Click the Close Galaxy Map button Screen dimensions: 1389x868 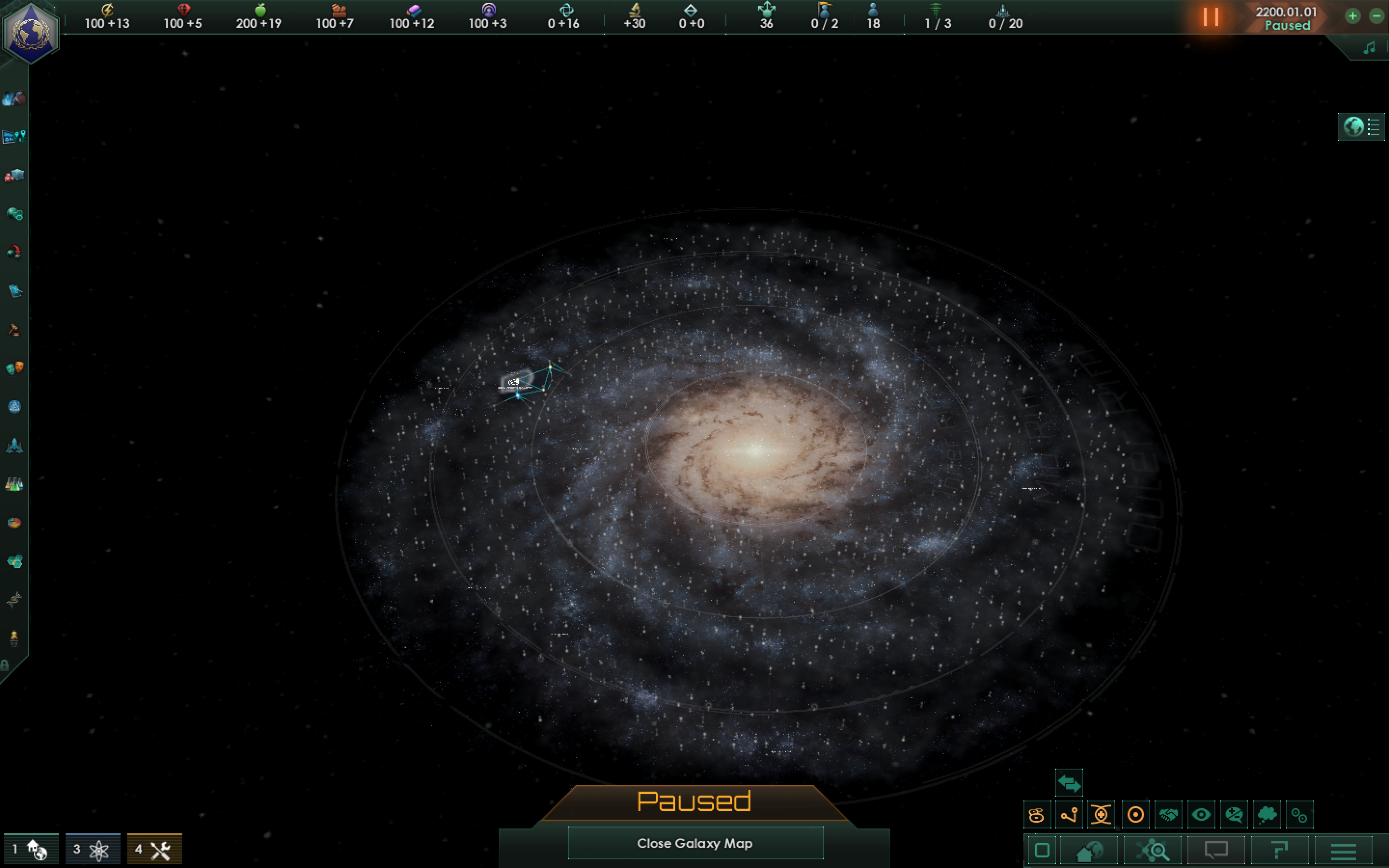tap(694, 843)
